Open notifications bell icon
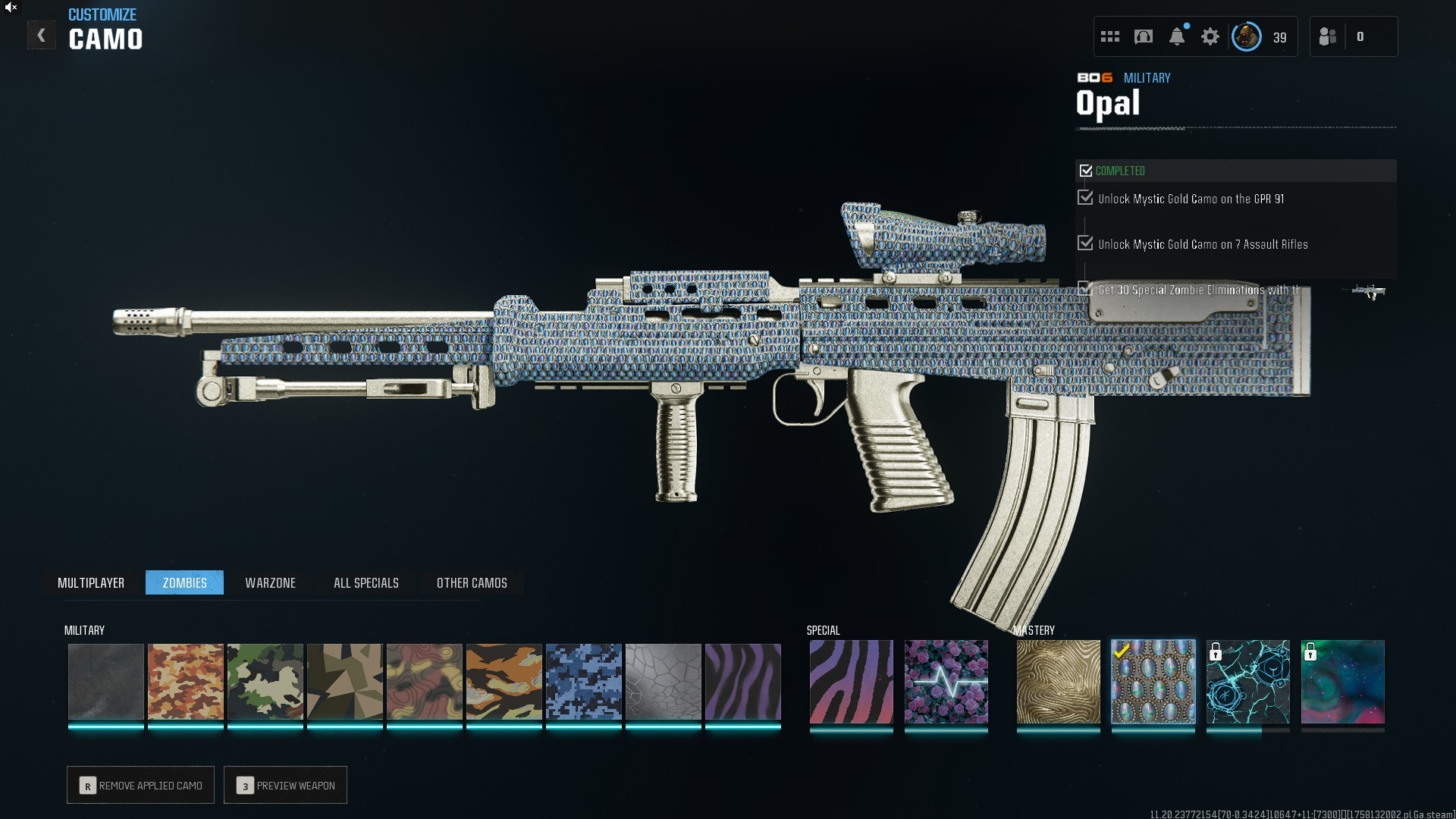1456x819 pixels. tap(1177, 36)
